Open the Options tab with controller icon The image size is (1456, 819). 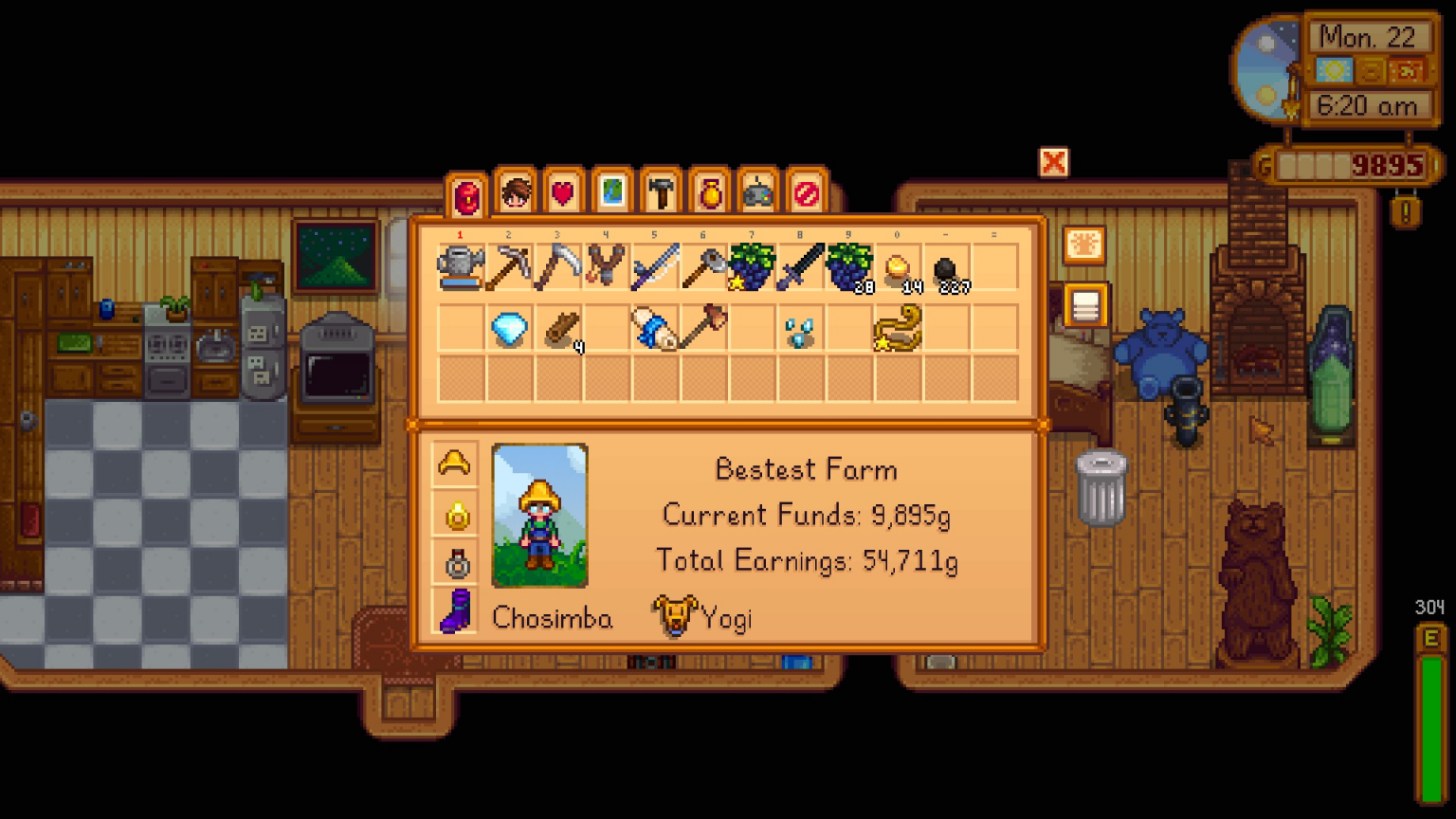coord(759,192)
